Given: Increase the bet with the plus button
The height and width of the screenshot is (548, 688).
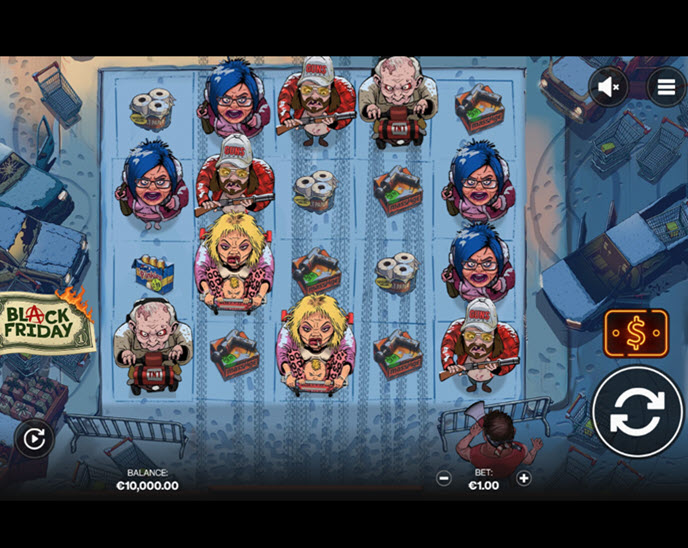Looking at the screenshot, I should (523, 478).
